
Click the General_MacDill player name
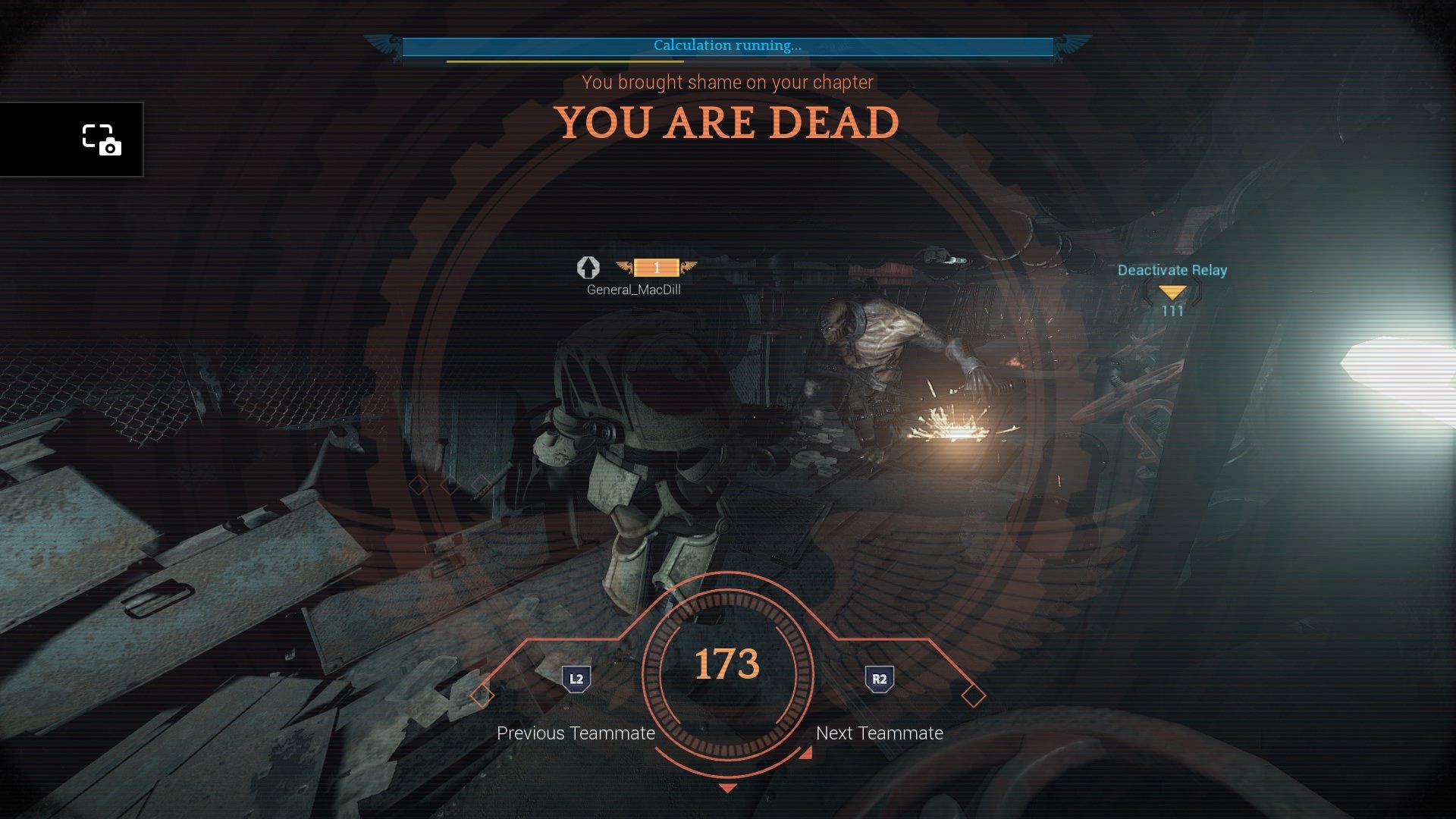[x=632, y=289]
